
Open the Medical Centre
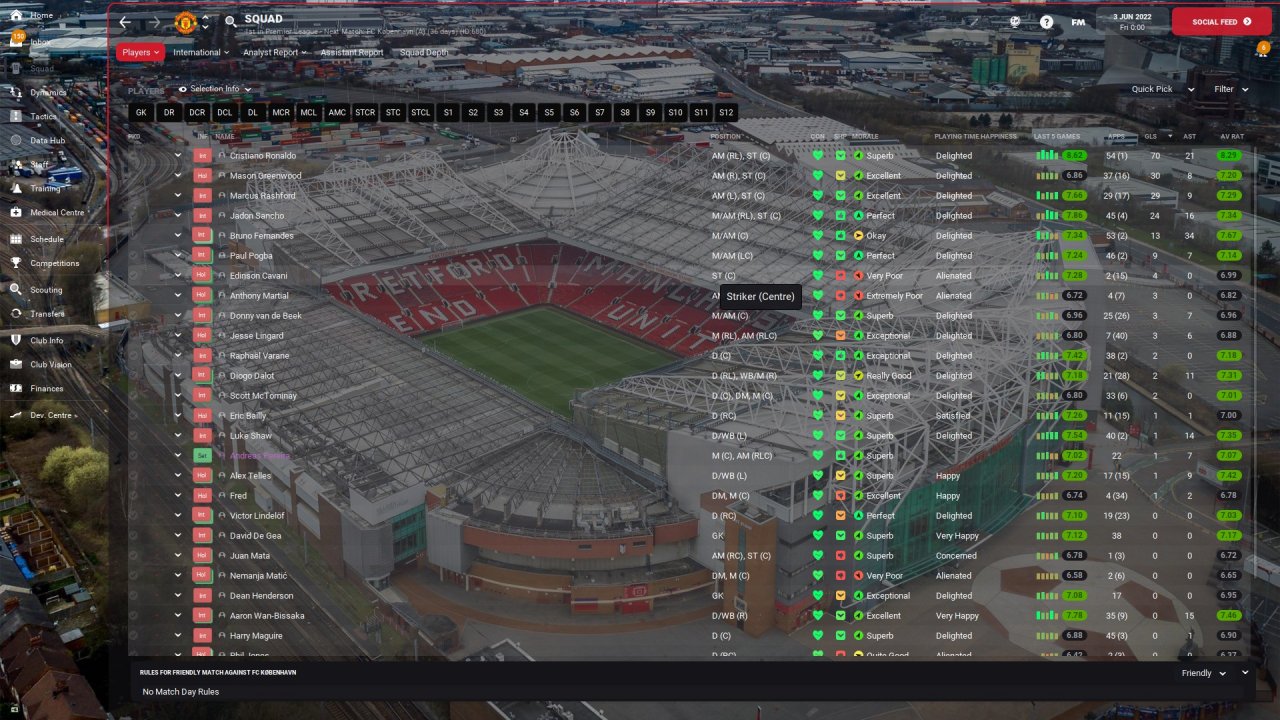click(56, 213)
